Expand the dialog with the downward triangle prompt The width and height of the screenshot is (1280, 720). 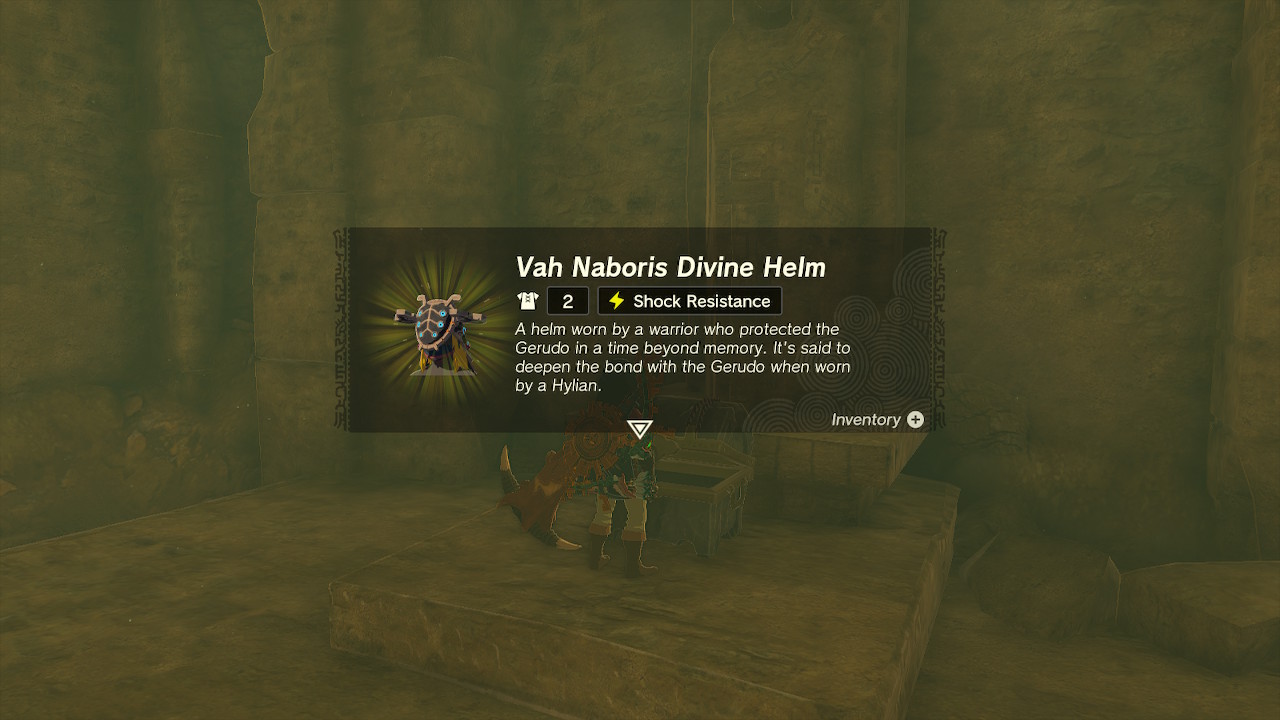coord(640,428)
